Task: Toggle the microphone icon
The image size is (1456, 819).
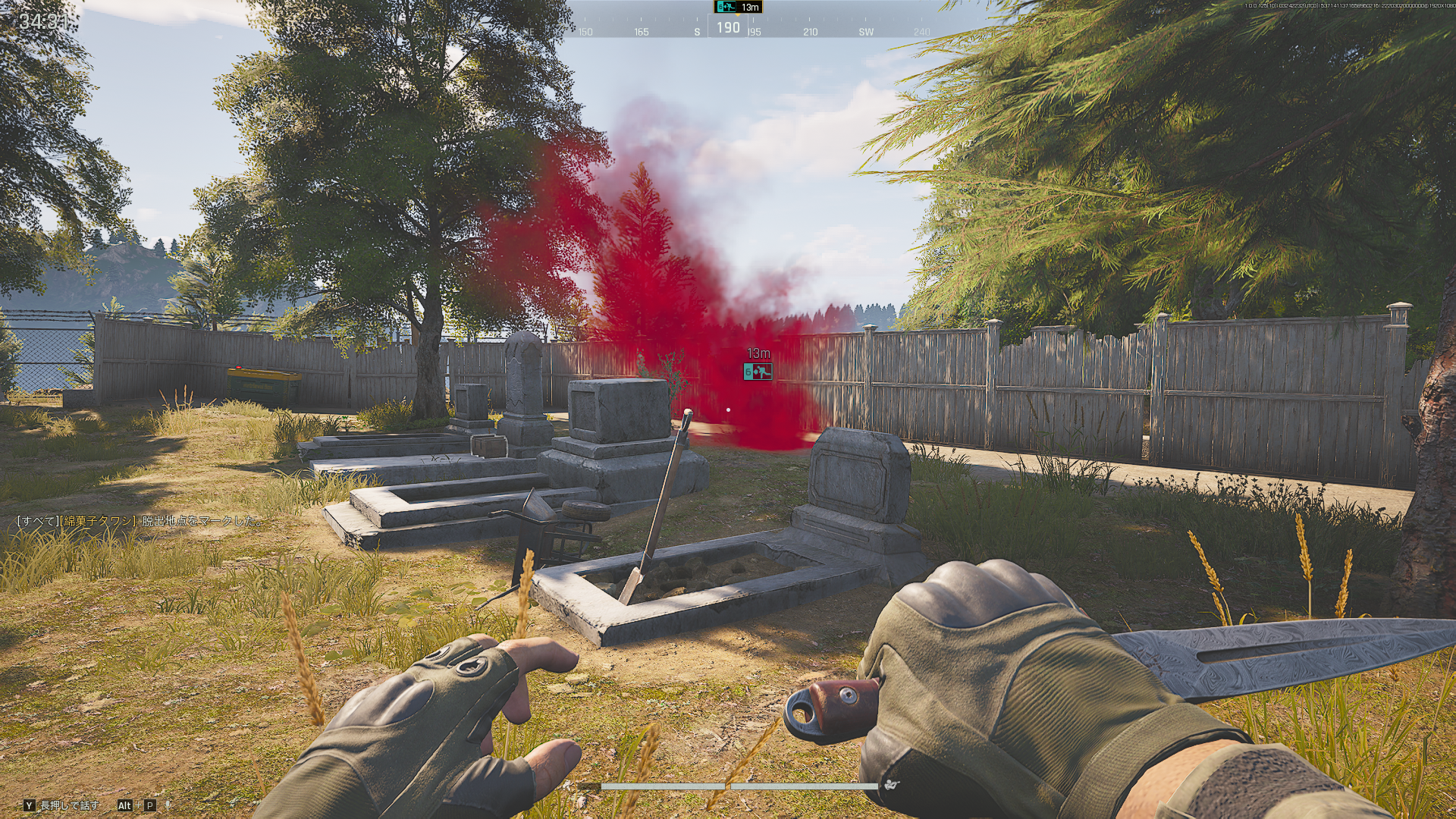Action: (x=168, y=805)
